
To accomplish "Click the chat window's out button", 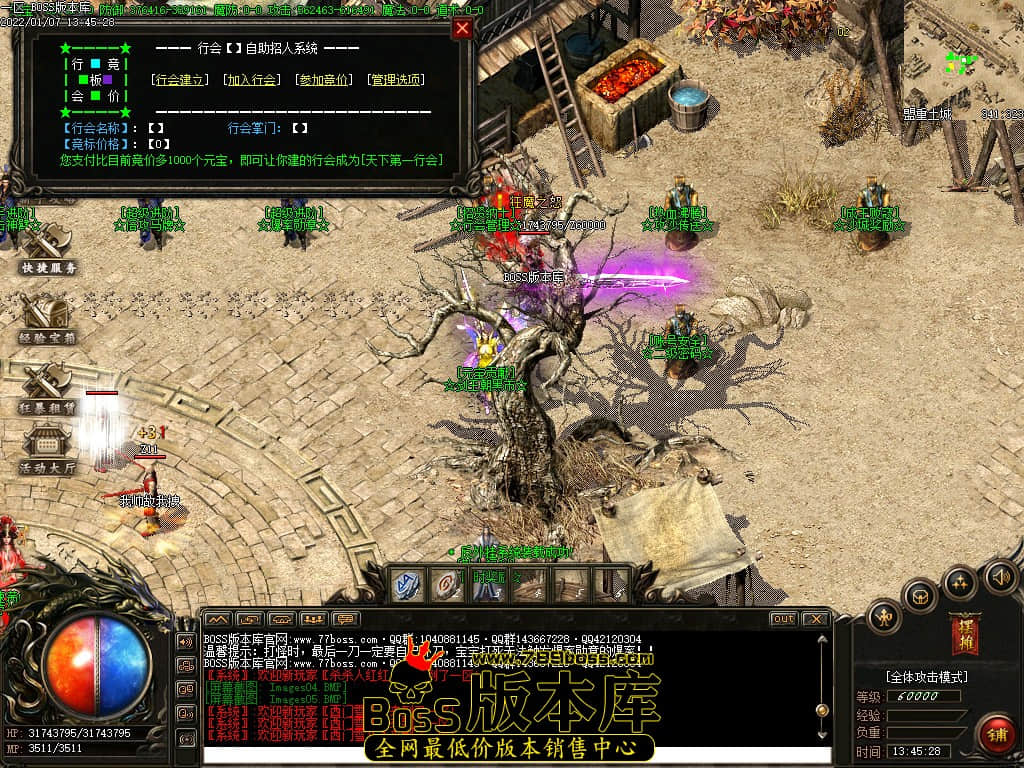I will [784, 619].
